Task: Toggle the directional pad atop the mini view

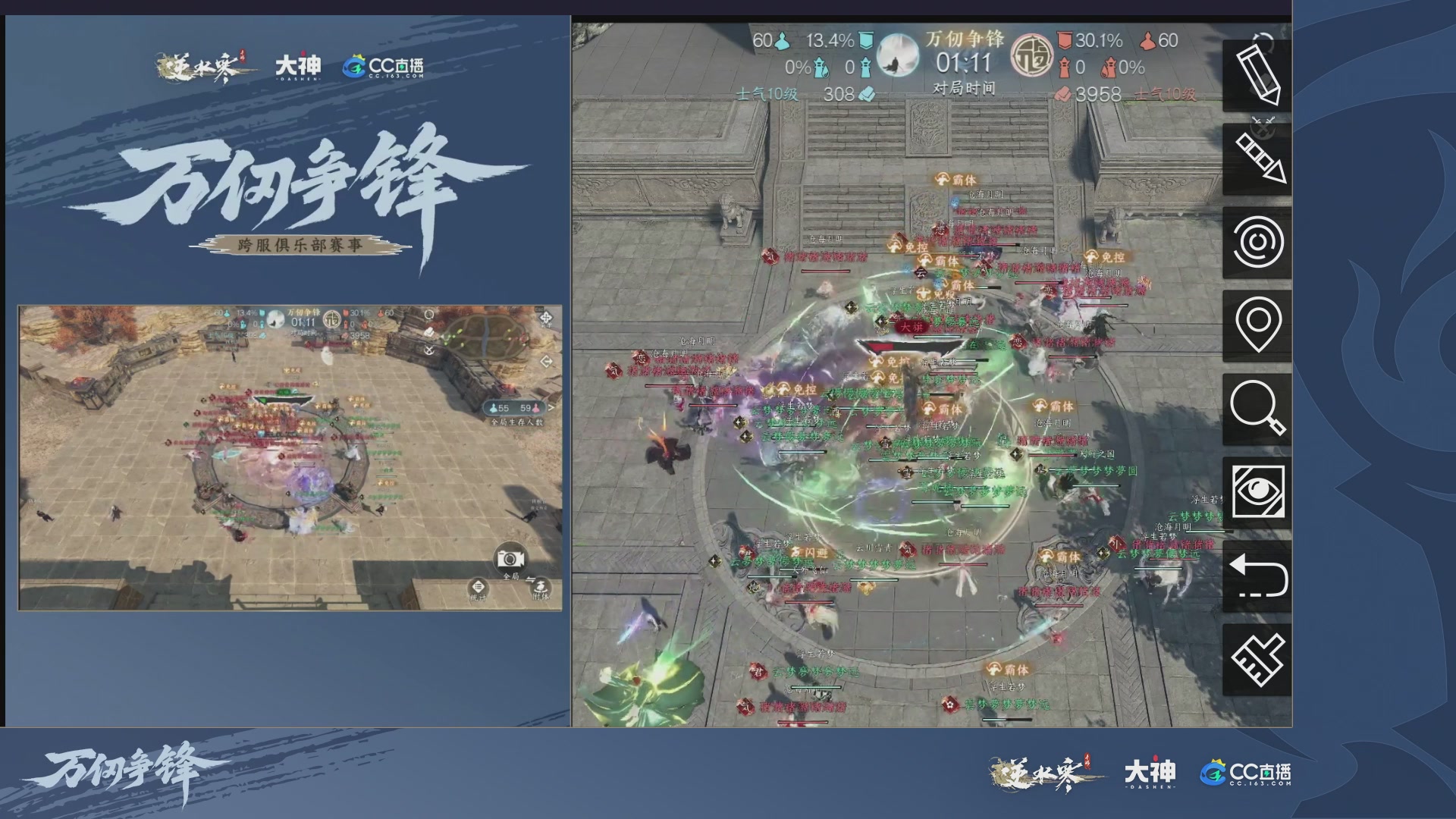Action: pos(546,317)
